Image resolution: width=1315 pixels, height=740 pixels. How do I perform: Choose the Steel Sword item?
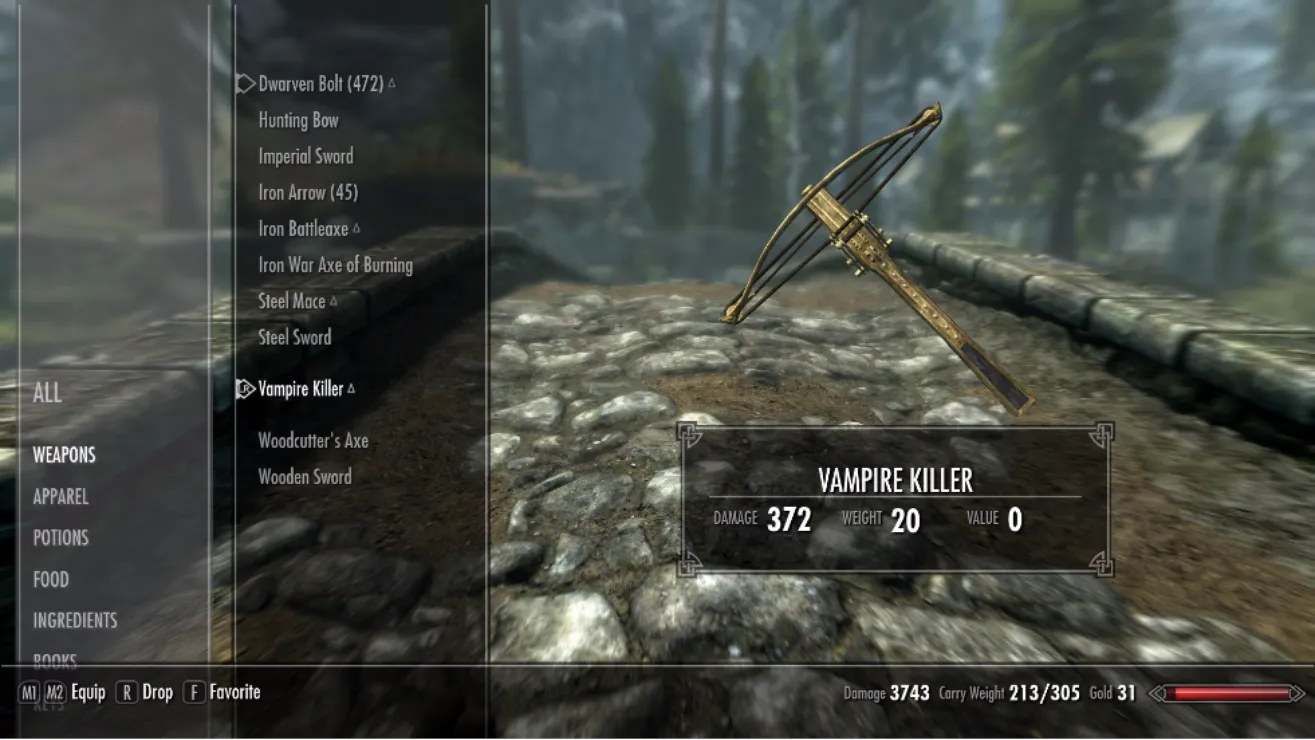[x=295, y=337]
